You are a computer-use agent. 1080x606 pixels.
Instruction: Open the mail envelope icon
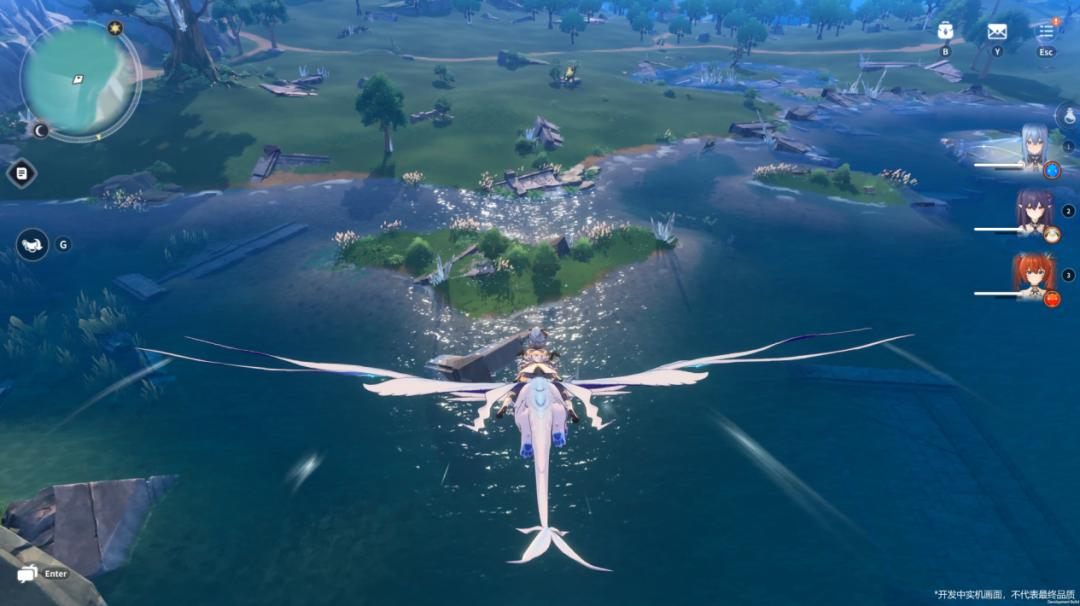tap(997, 31)
